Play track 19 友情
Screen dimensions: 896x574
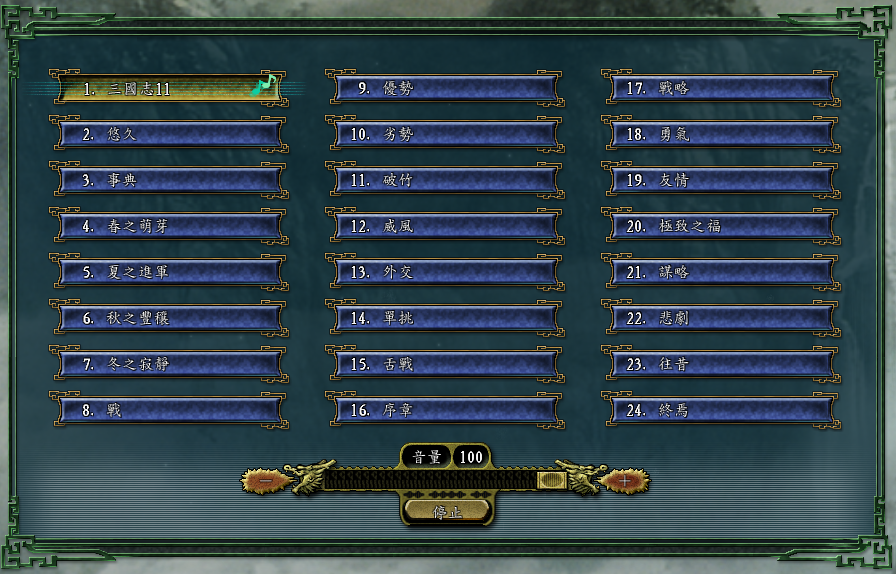pos(720,180)
